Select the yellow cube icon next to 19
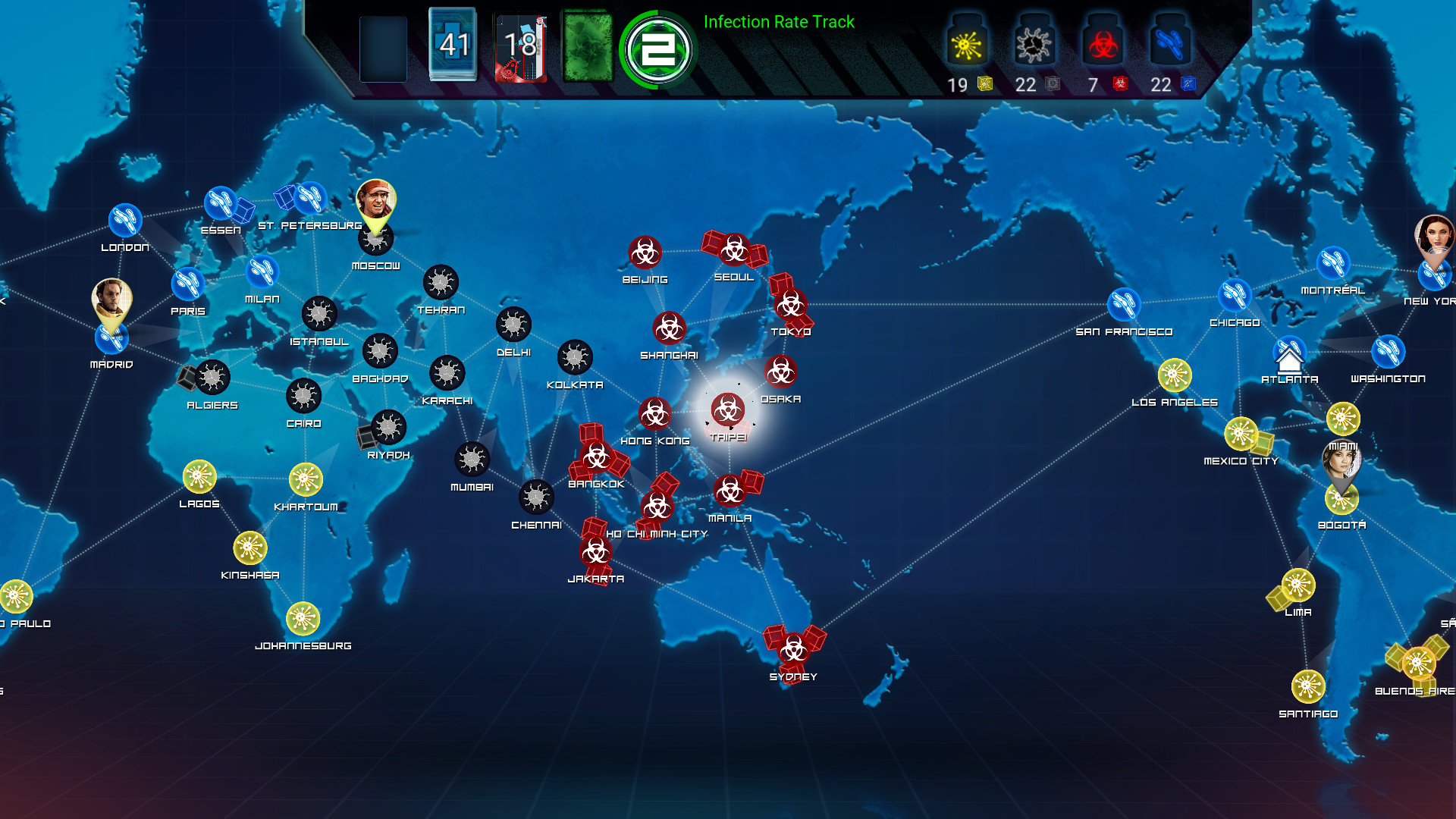Image resolution: width=1456 pixels, height=819 pixels. pyautogui.click(x=984, y=83)
